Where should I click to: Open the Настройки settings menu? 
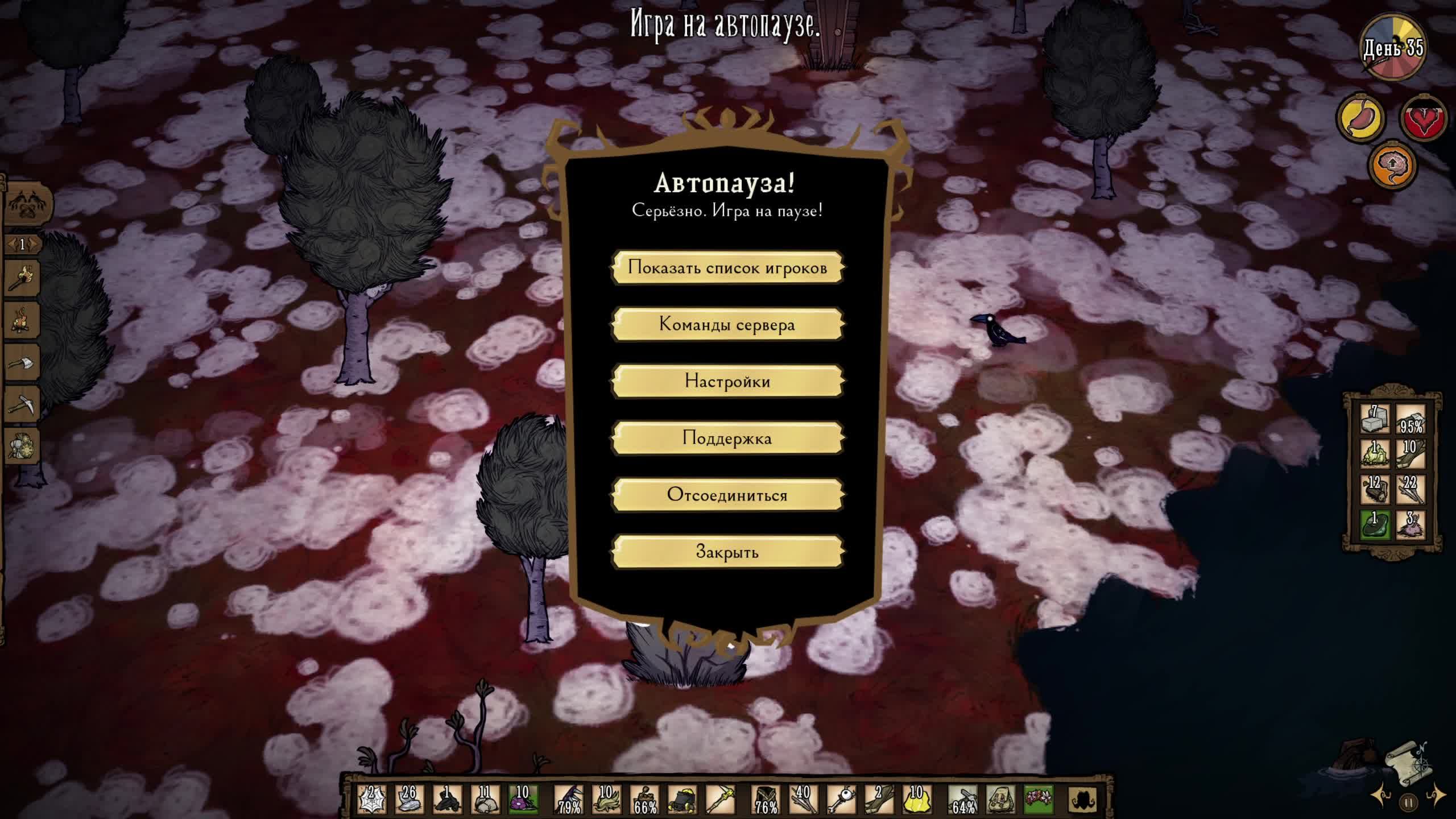point(727,381)
